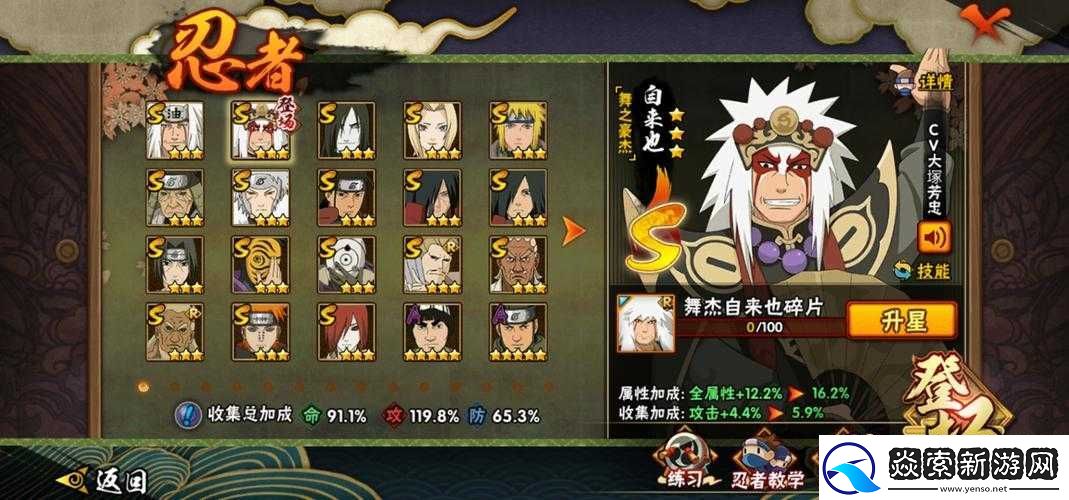Pick the orange-haired Pain portrait
This screenshot has width=1069, height=500.
click(261, 331)
